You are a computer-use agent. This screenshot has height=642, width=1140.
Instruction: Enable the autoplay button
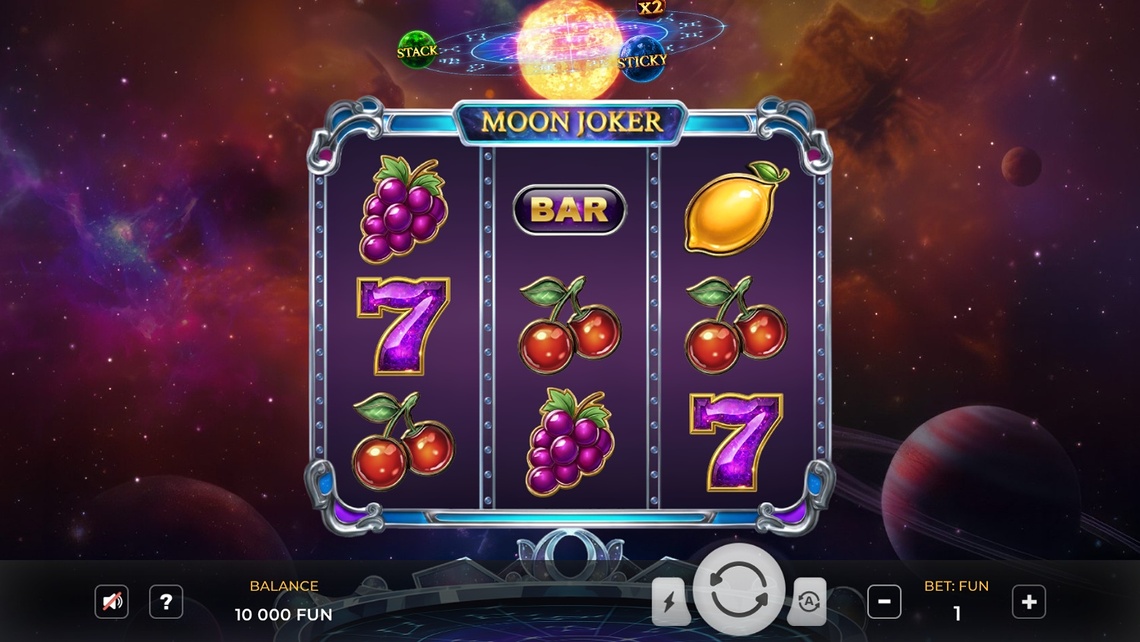point(806,602)
